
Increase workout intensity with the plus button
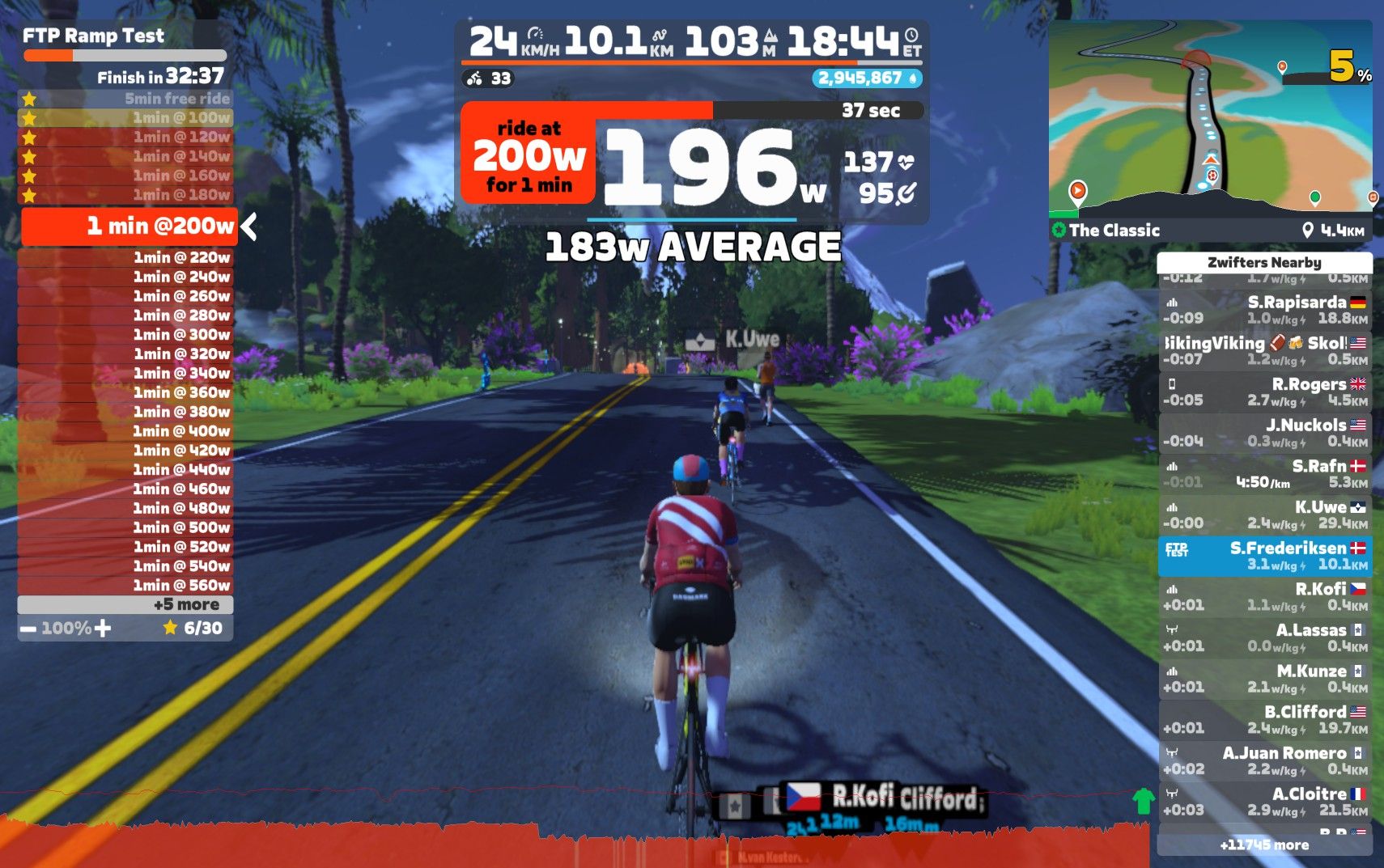(103, 629)
